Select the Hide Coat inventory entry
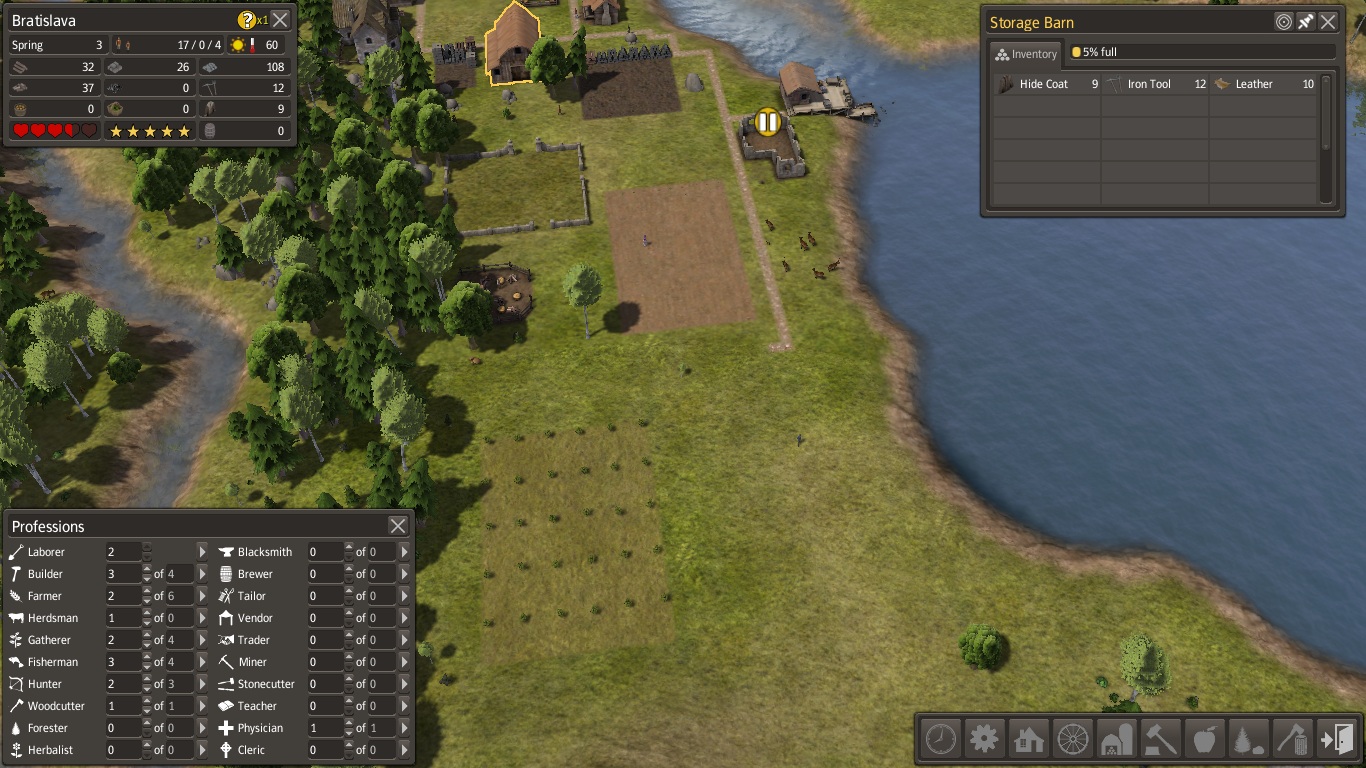The image size is (1366, 768). click(1046, 85)
